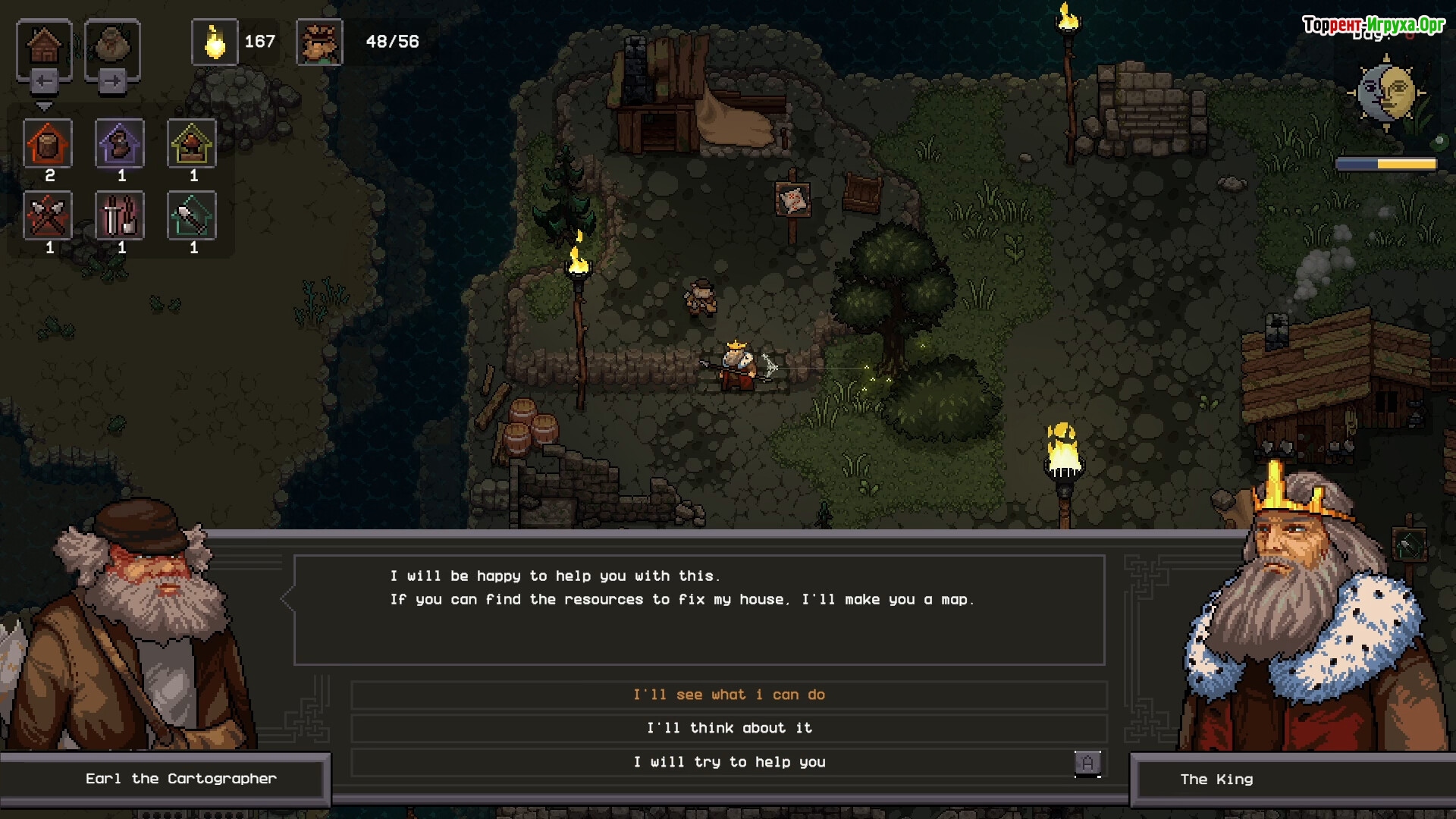Image resolution: width=1456 pixels, height=819 pixels.
Task: Select the crossed axes building icon
Action: [x=48, y=216]
